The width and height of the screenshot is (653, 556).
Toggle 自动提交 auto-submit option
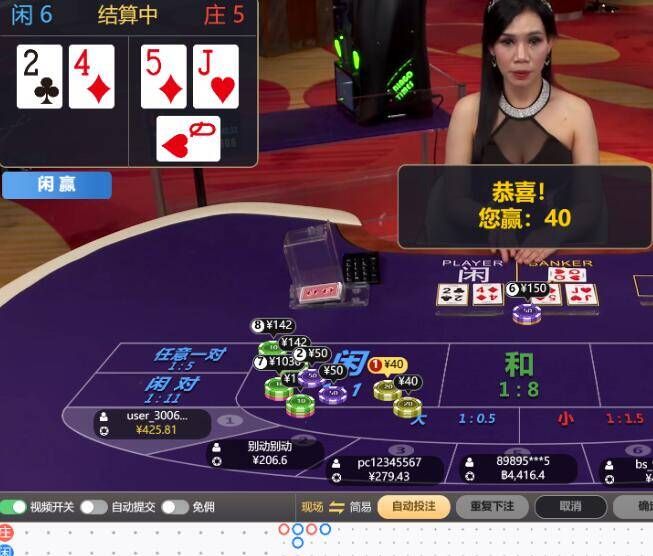coord(93,507)
